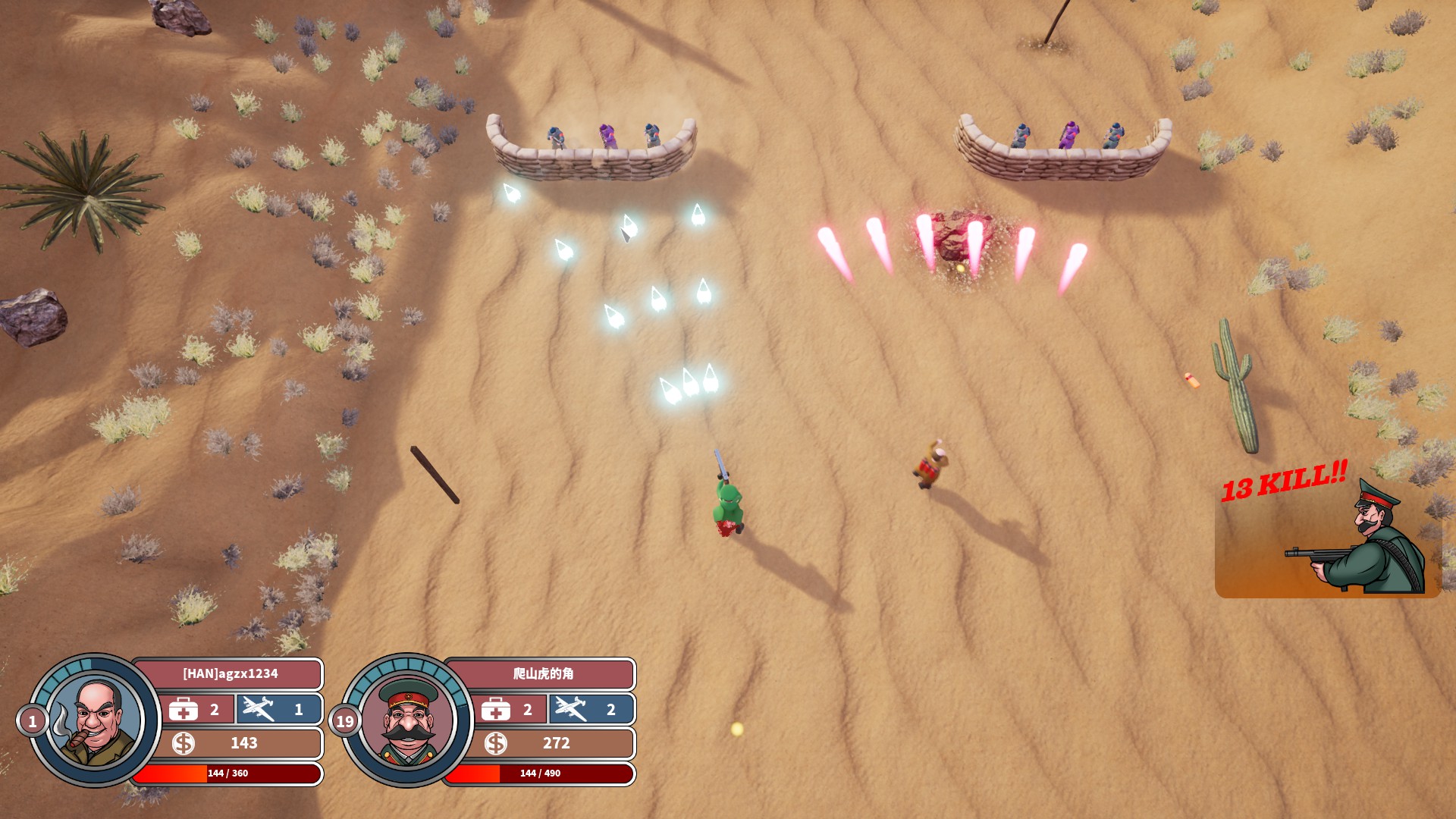Viewport: 1456px width, 819px height.
Task: Call the airstrike plane icon of [HAN]agzx1234
Action: click(x=259, y=709)
